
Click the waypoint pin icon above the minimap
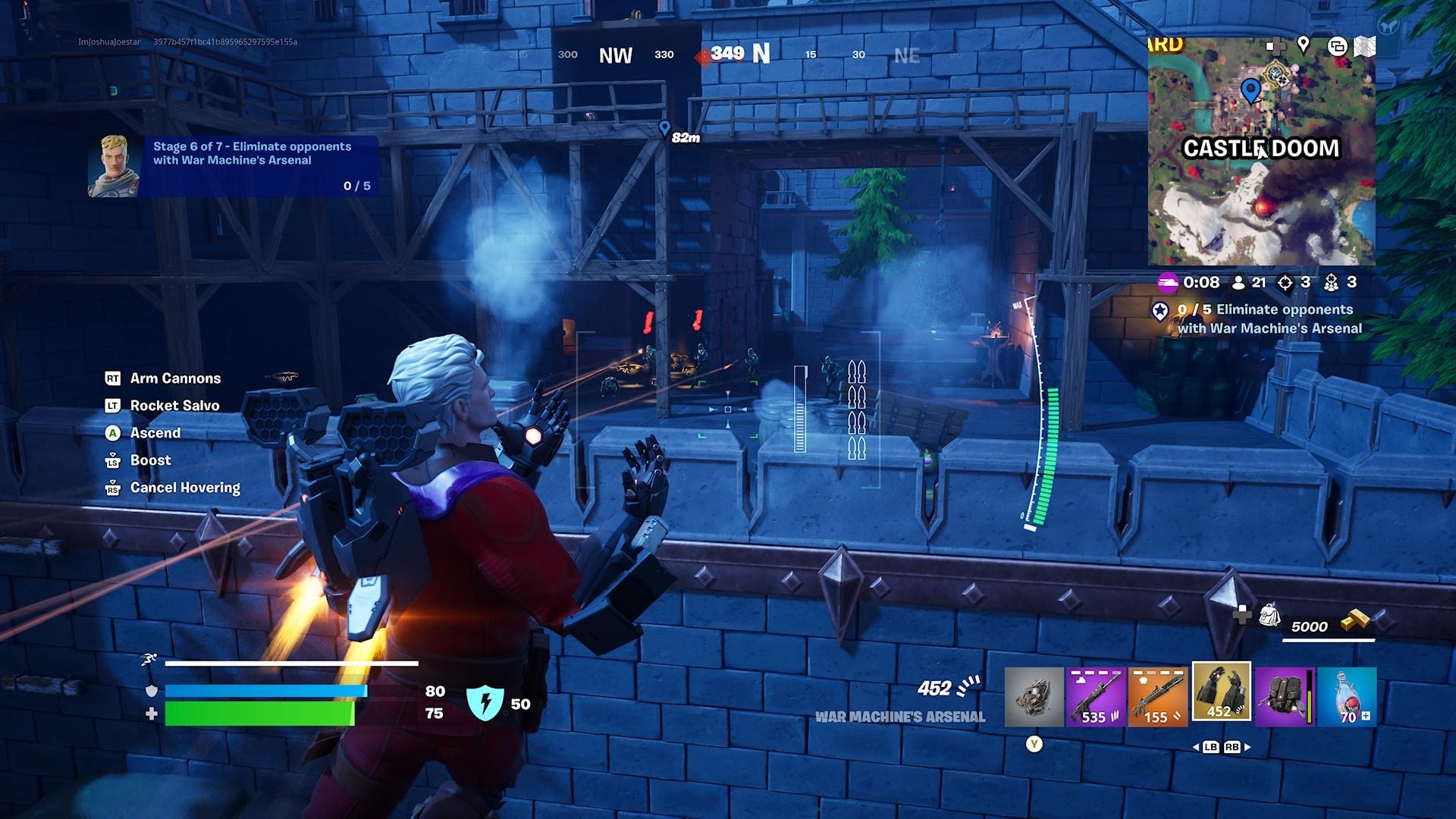1304,45
